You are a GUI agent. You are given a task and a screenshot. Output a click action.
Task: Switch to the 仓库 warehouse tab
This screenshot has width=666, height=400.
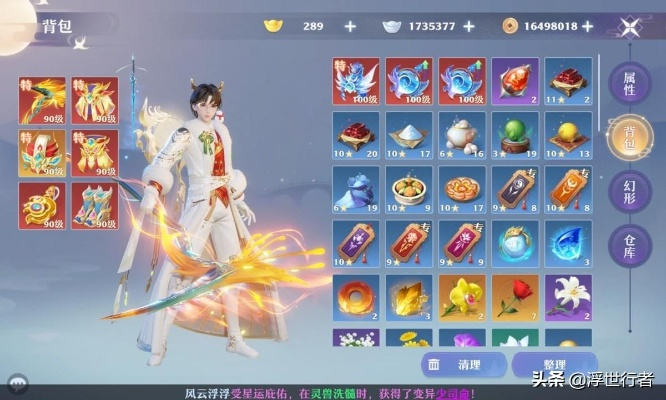click(629, 247)
